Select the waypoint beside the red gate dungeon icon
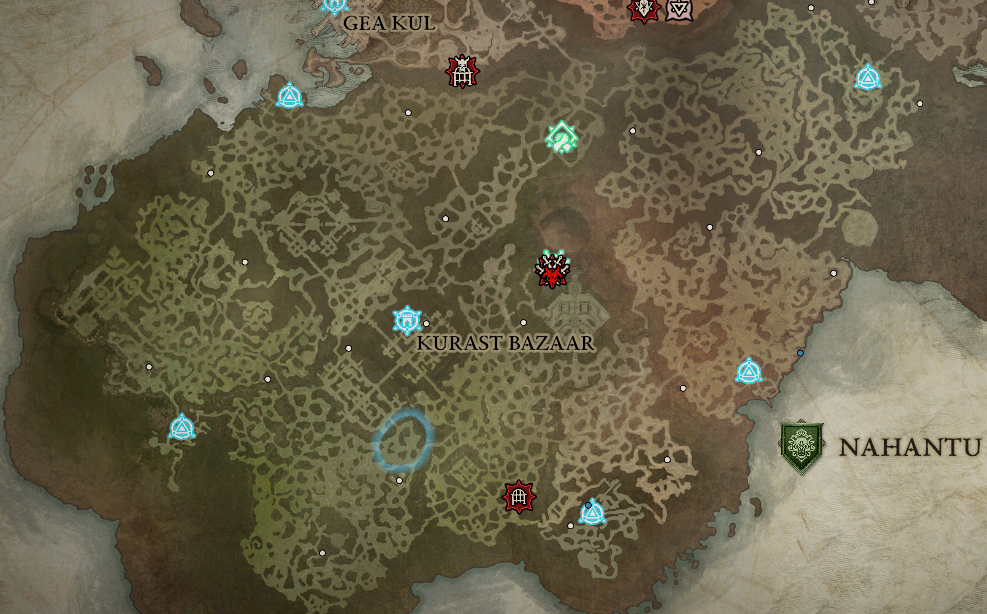Screen dimensions: 987x614 click(x=592, y=513)
